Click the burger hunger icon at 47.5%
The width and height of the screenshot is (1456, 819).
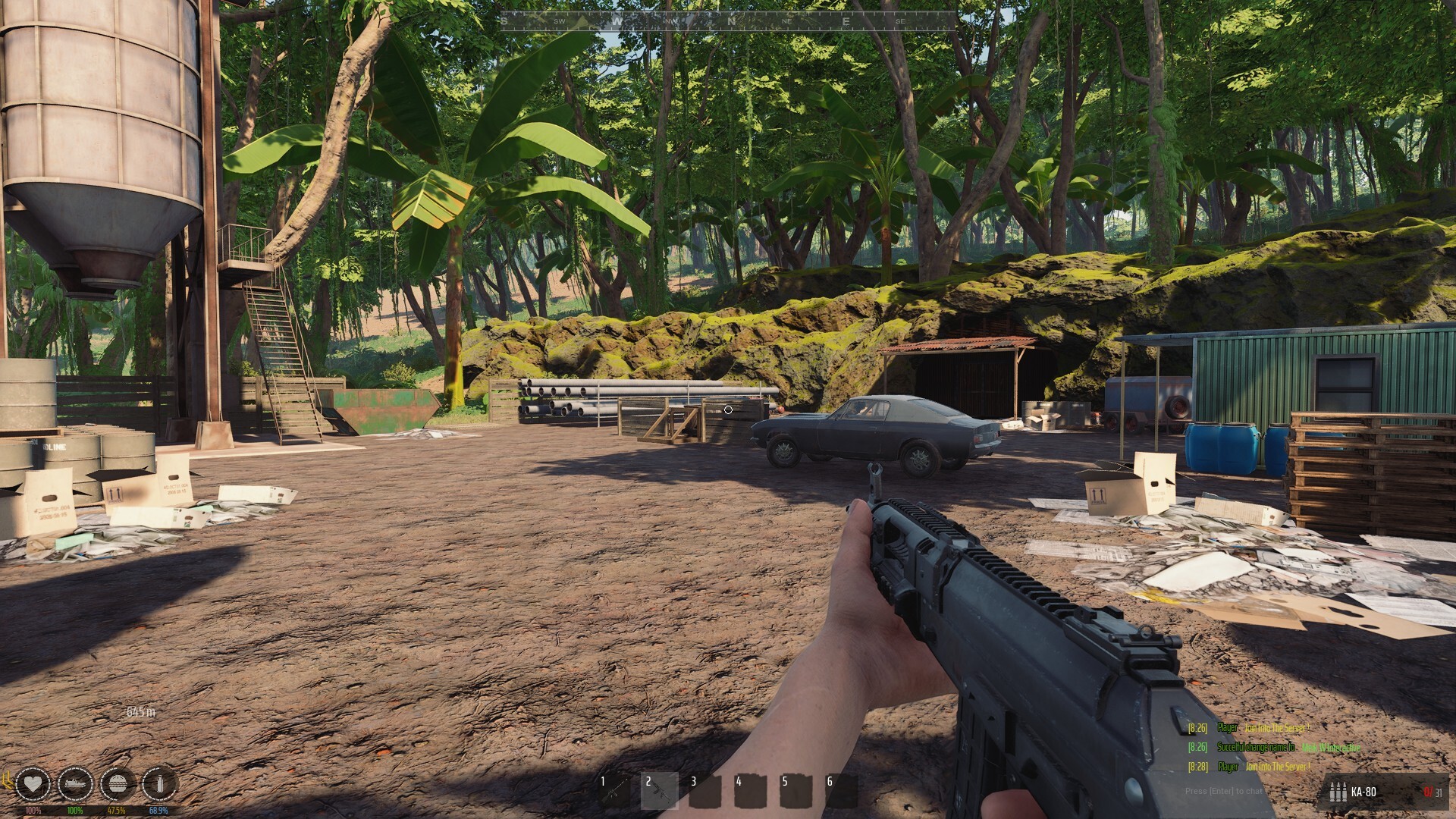pyautogui.click(x=118, y=784)
